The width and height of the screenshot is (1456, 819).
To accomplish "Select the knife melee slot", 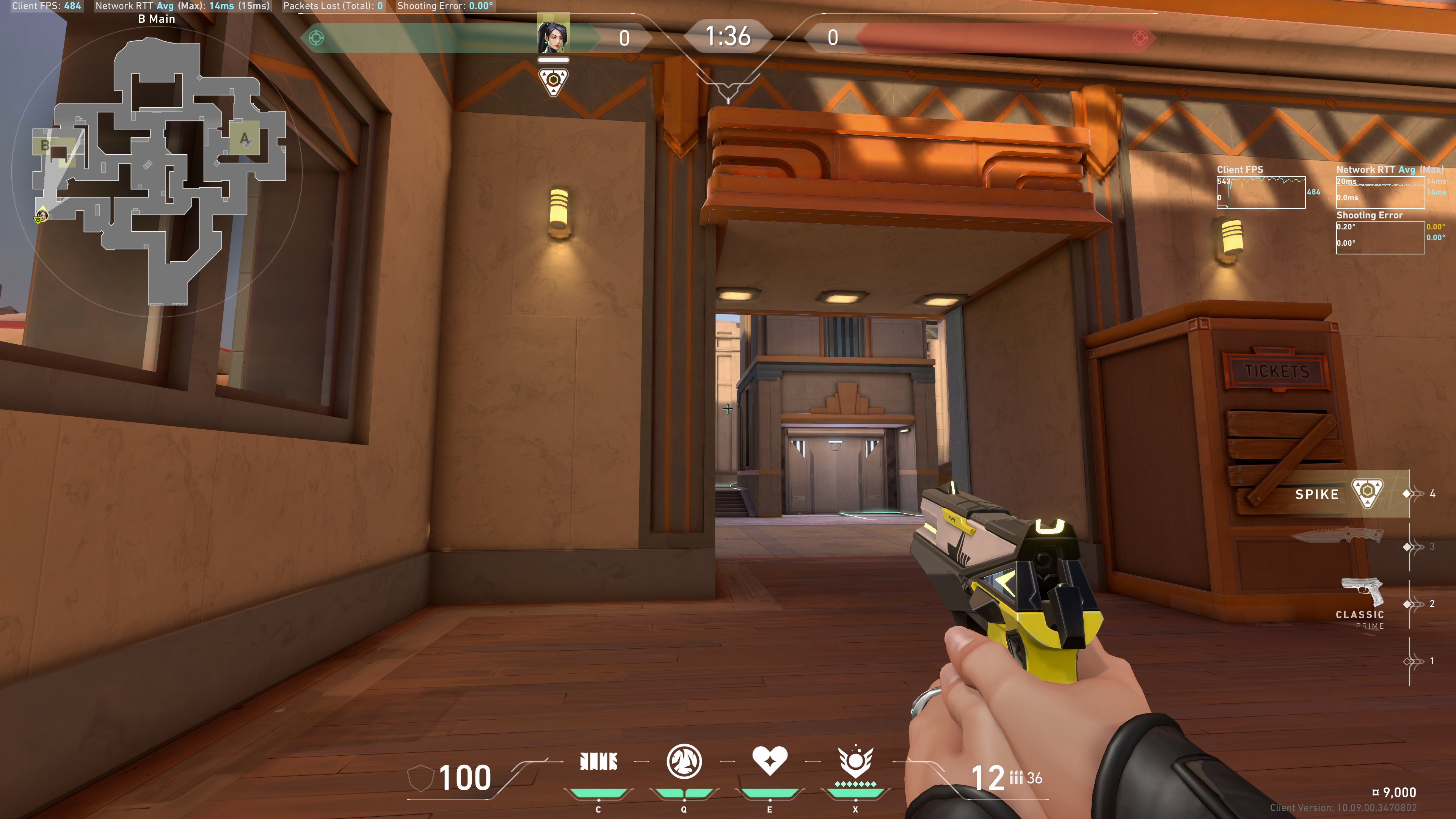I will click(1340, 535).
